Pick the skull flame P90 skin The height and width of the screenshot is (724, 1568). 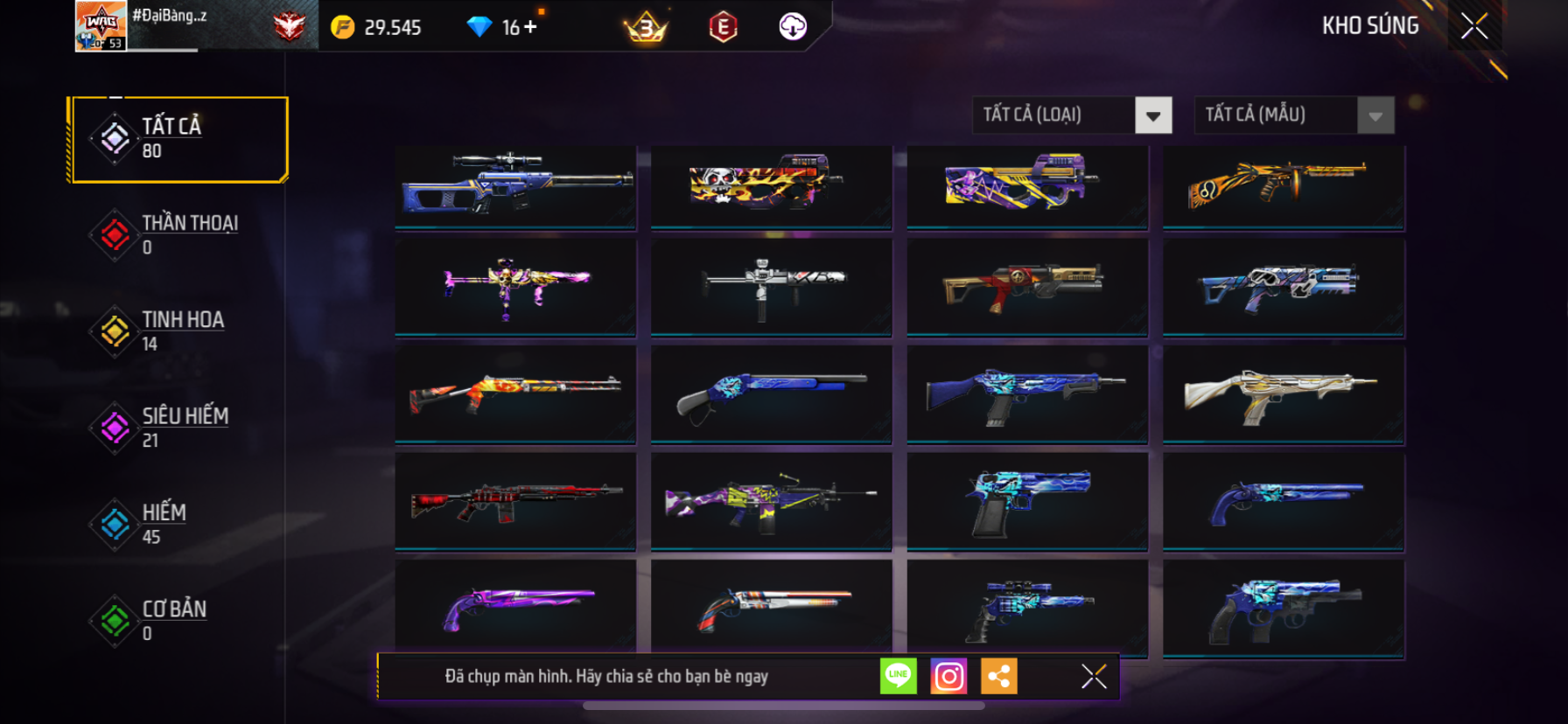click(x=771, y=186)
